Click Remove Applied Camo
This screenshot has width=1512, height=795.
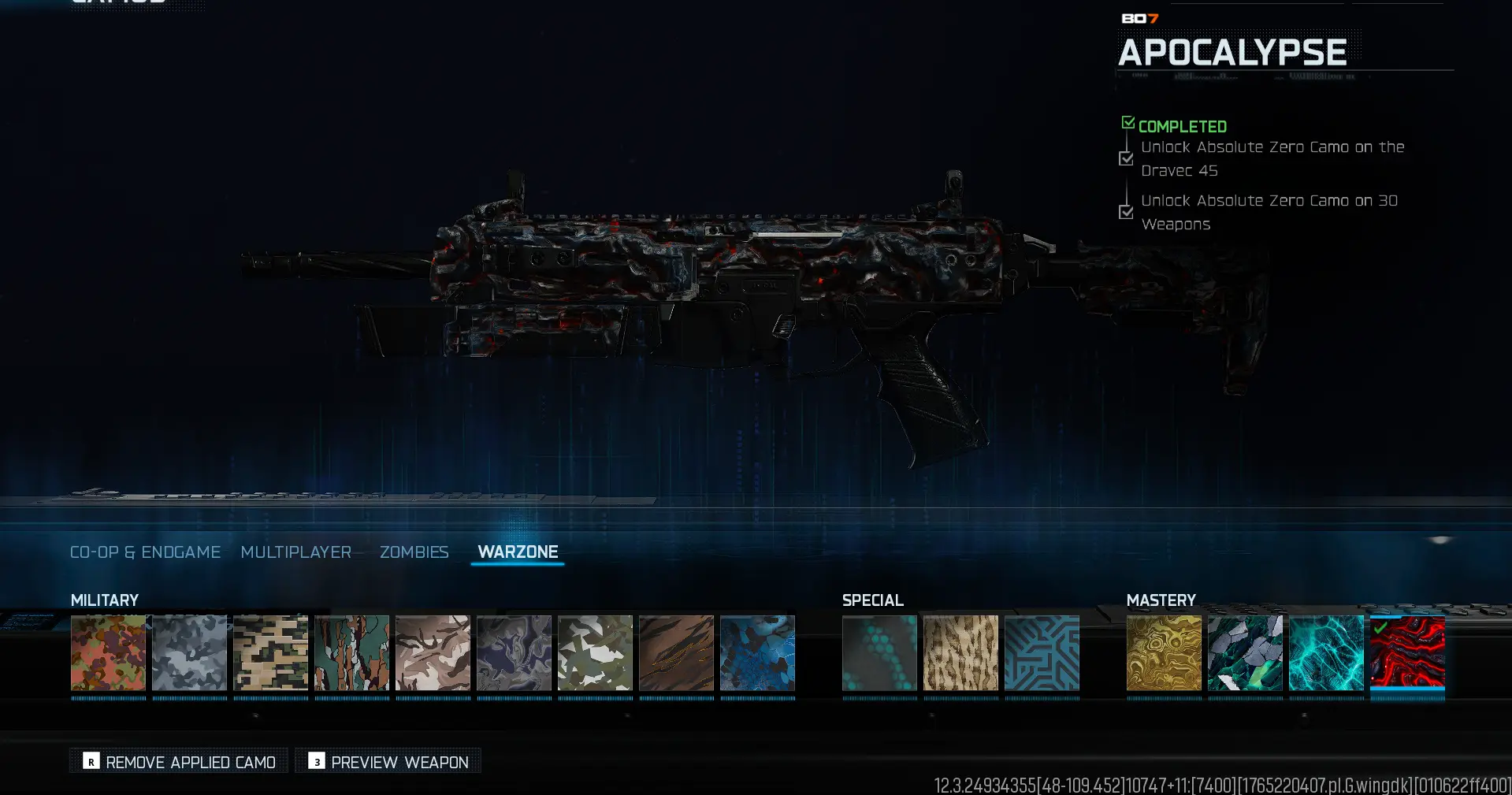(177, 761)
